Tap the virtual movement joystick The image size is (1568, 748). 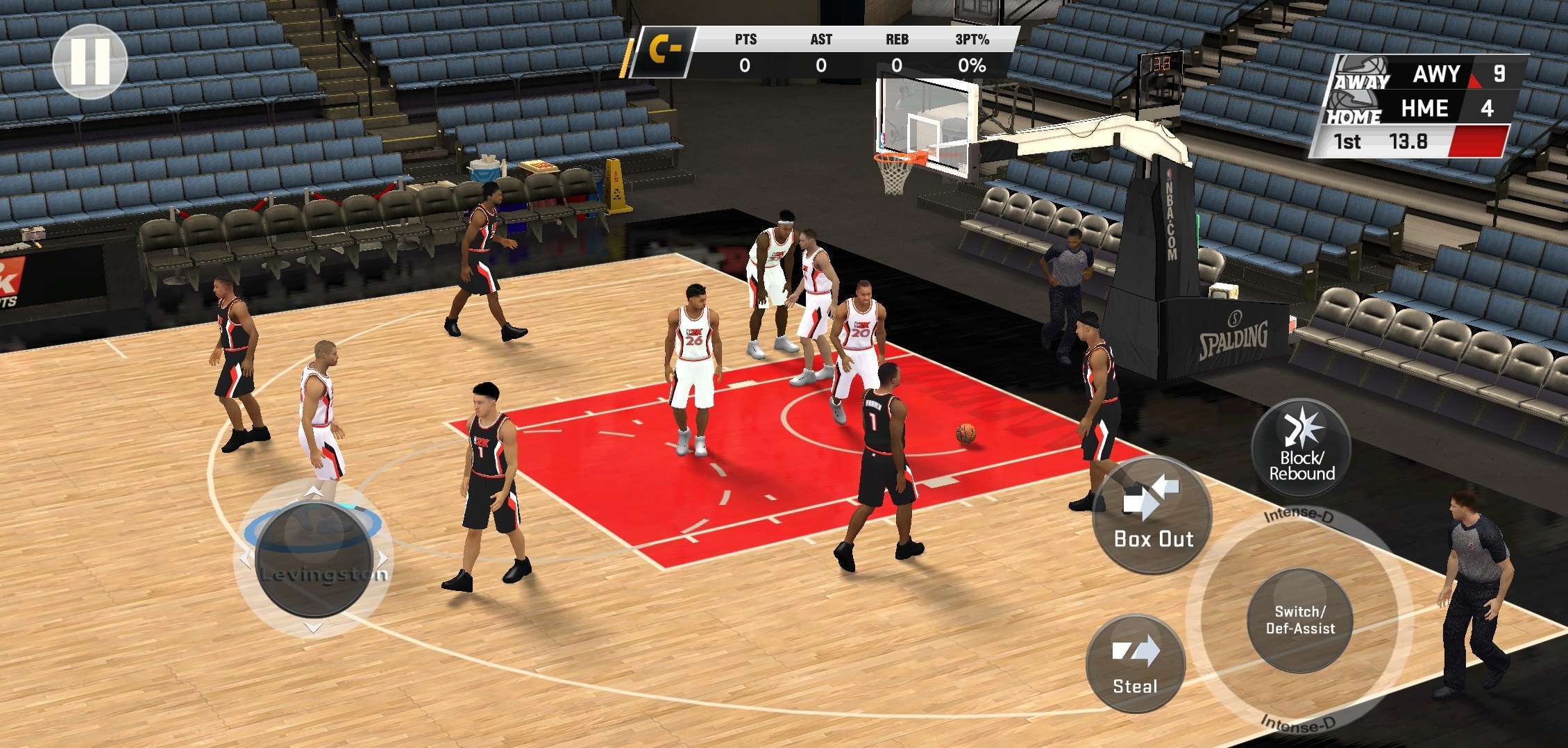click(314, 558)
